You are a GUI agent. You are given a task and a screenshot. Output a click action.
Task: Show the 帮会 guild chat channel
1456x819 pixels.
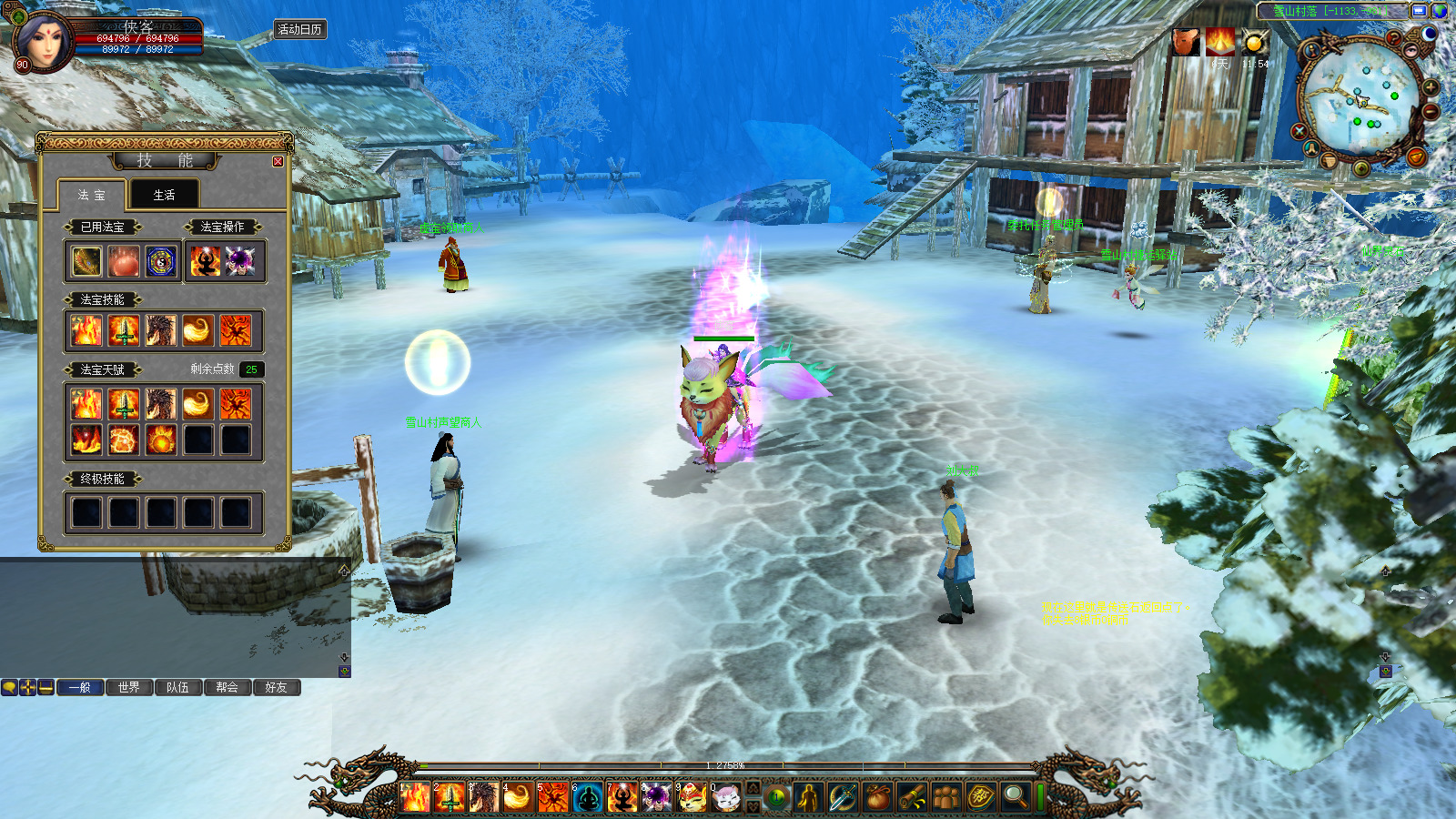(x=227, y=687)
